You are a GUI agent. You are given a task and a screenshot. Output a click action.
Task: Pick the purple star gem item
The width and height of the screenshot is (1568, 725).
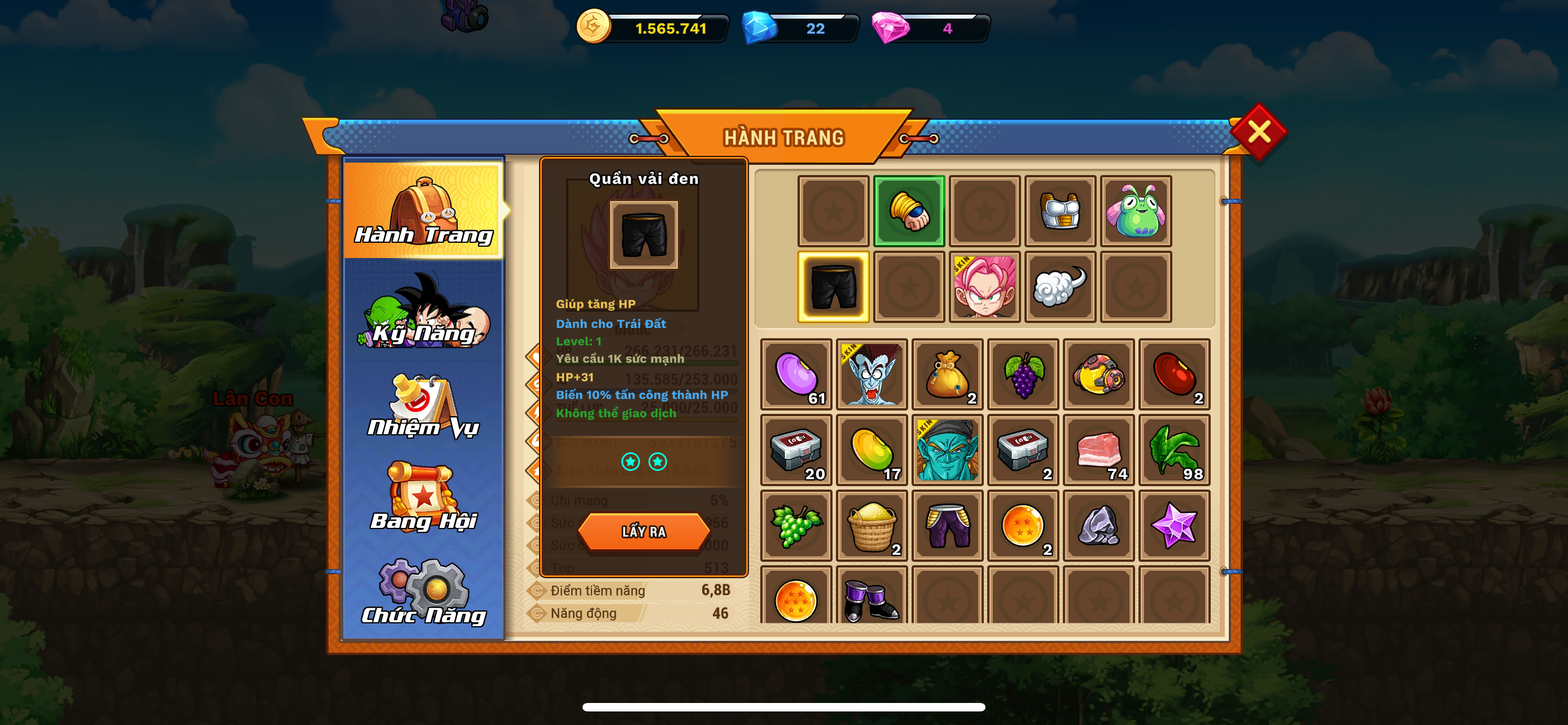coord(1174,525)
